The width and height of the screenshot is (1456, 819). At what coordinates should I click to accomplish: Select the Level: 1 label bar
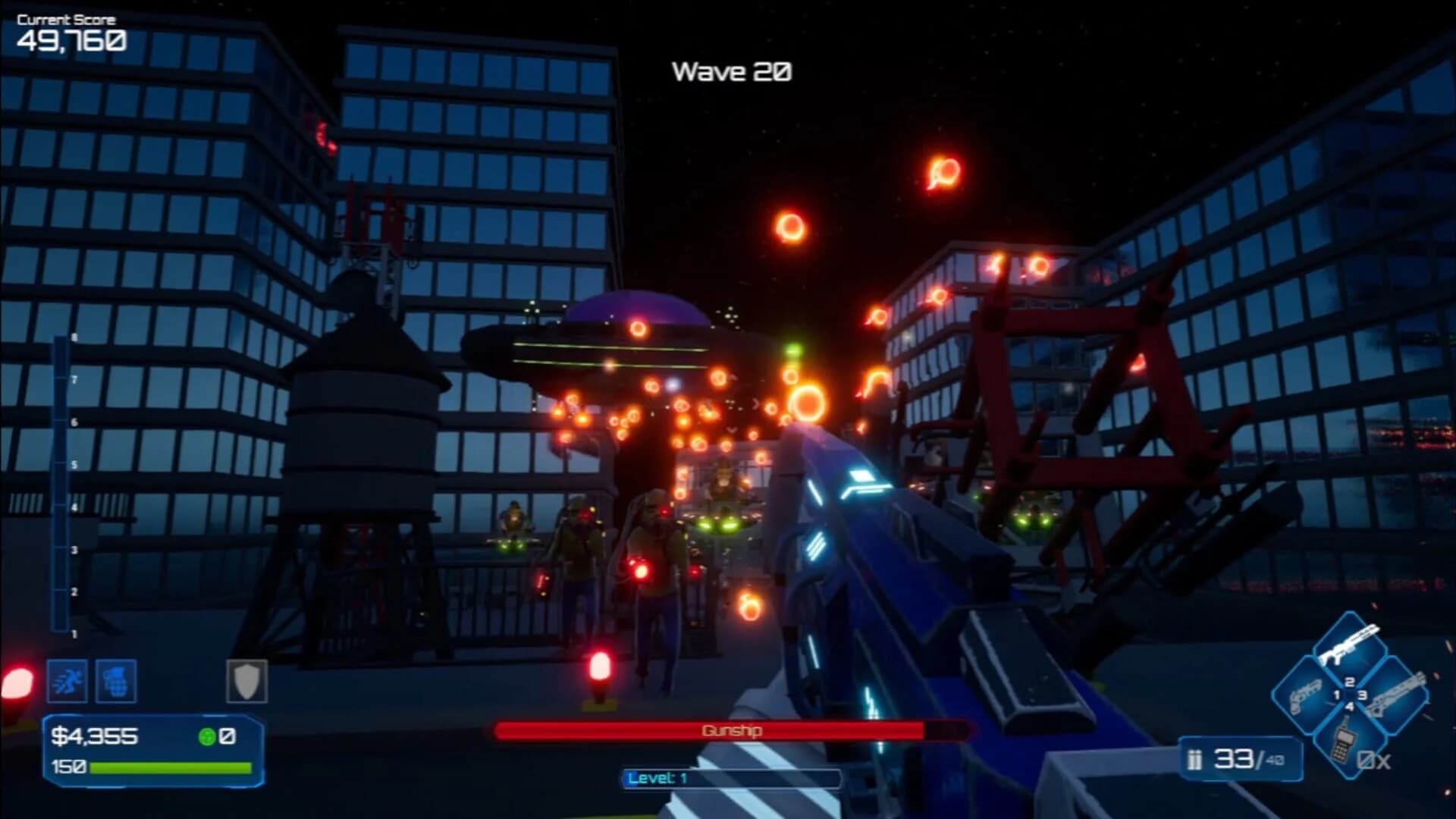pos(730,777)
